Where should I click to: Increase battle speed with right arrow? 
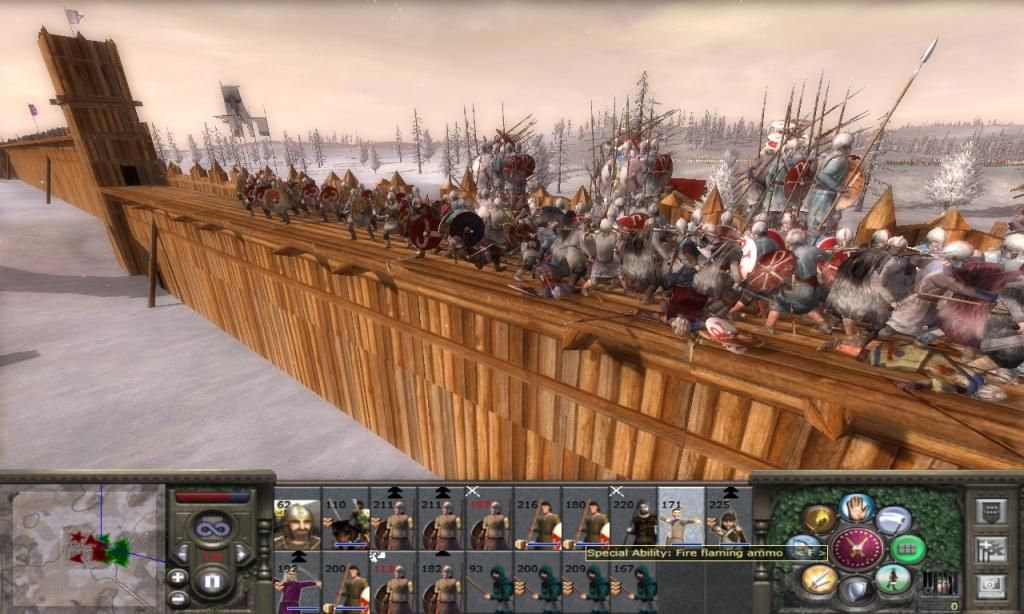pos(241,554)
